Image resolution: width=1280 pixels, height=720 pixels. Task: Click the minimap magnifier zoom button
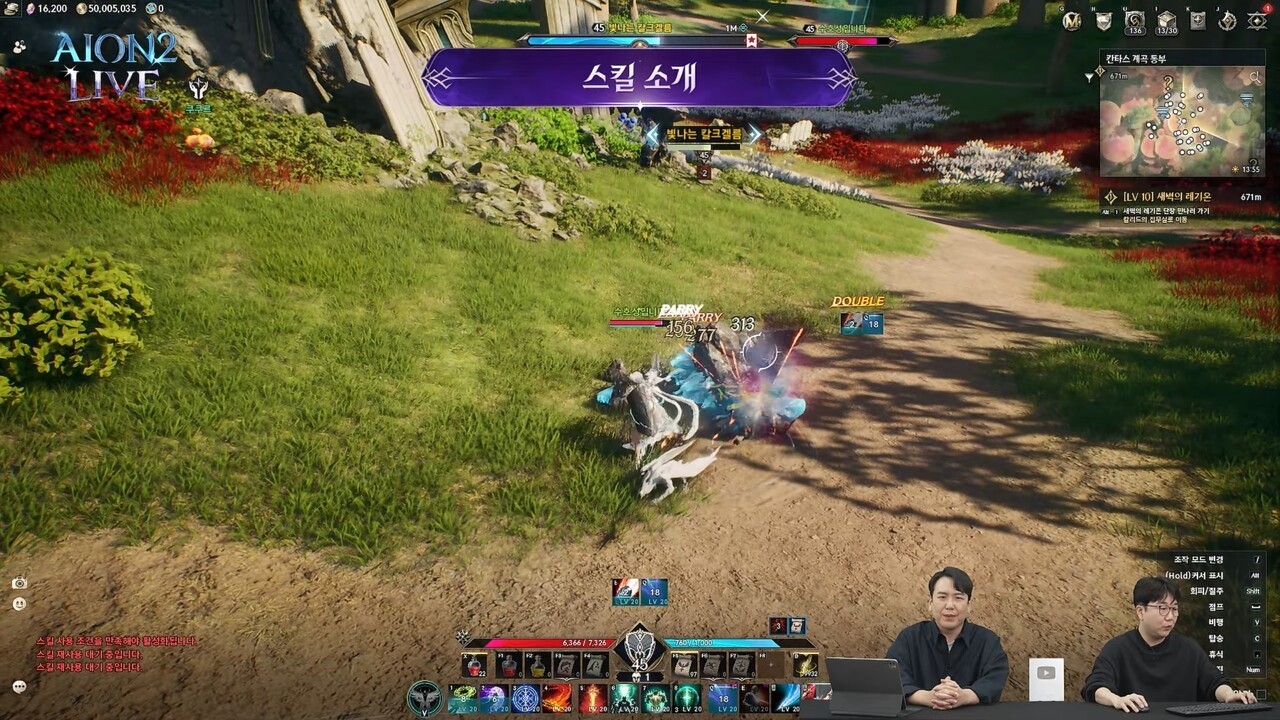point(1255,76)
